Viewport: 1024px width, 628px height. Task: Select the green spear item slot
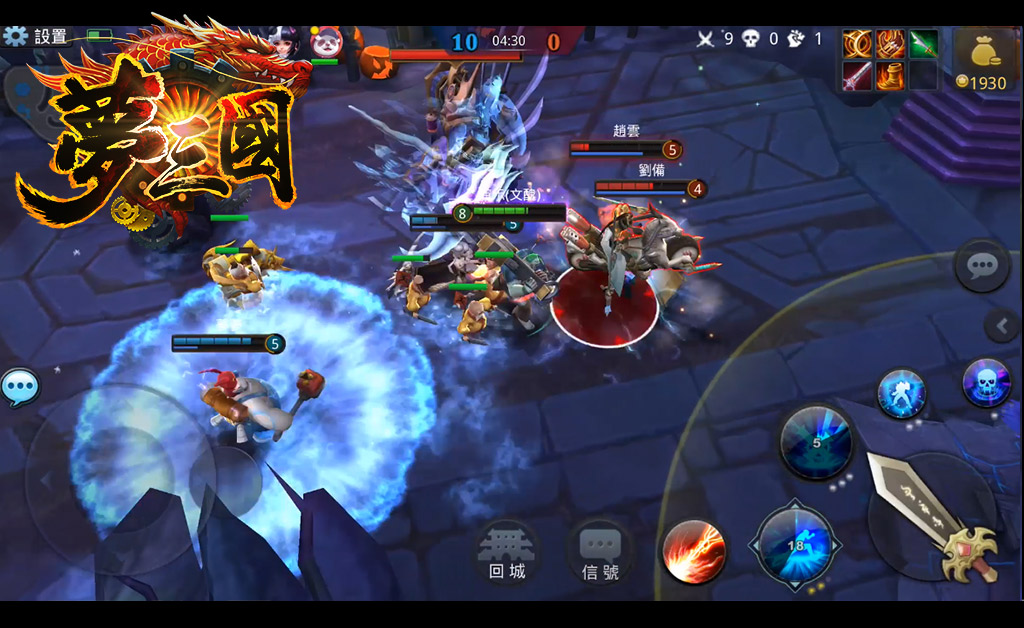923,44
